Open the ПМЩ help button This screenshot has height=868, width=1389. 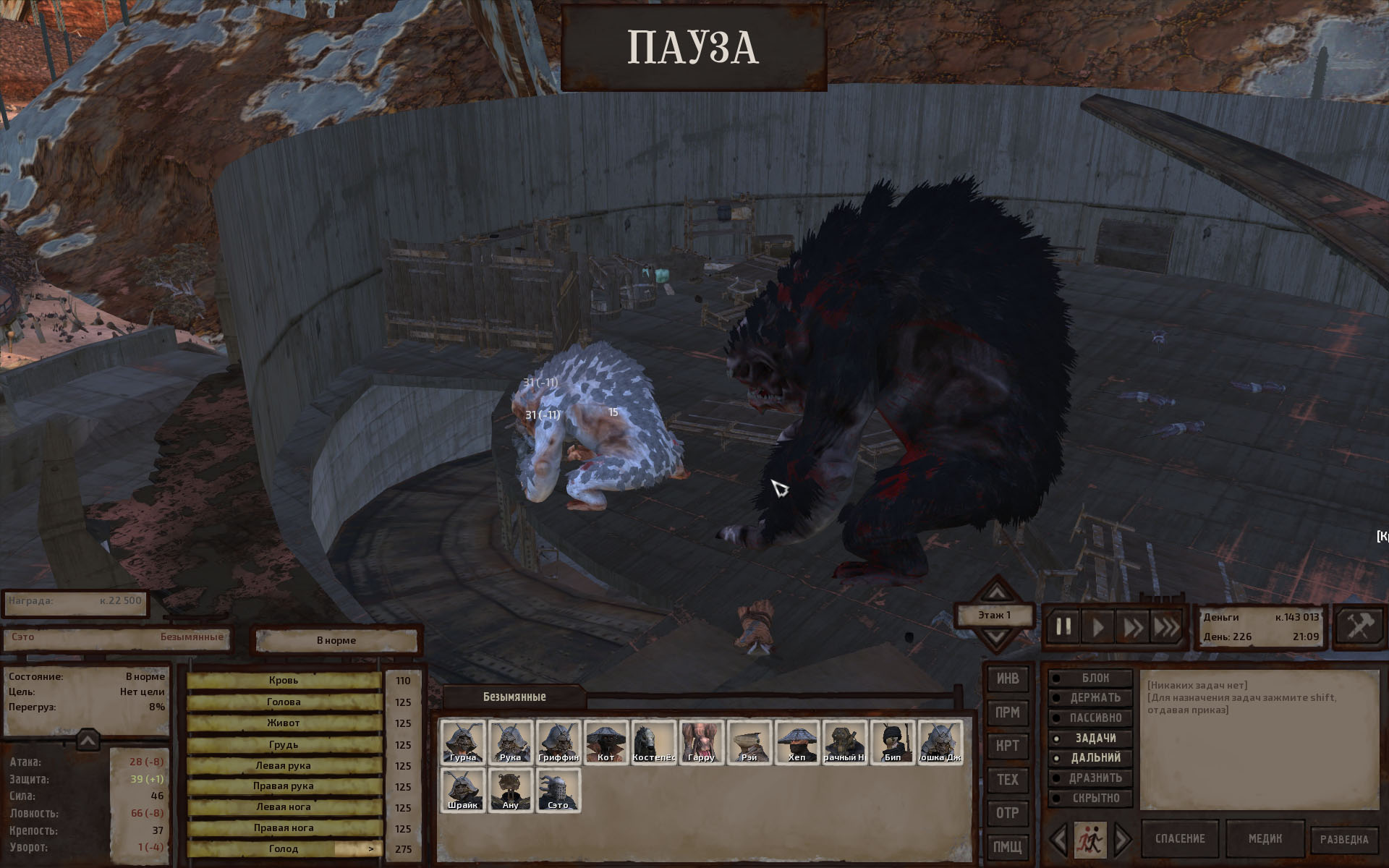pyautogui.click(x=1008, y=846)
